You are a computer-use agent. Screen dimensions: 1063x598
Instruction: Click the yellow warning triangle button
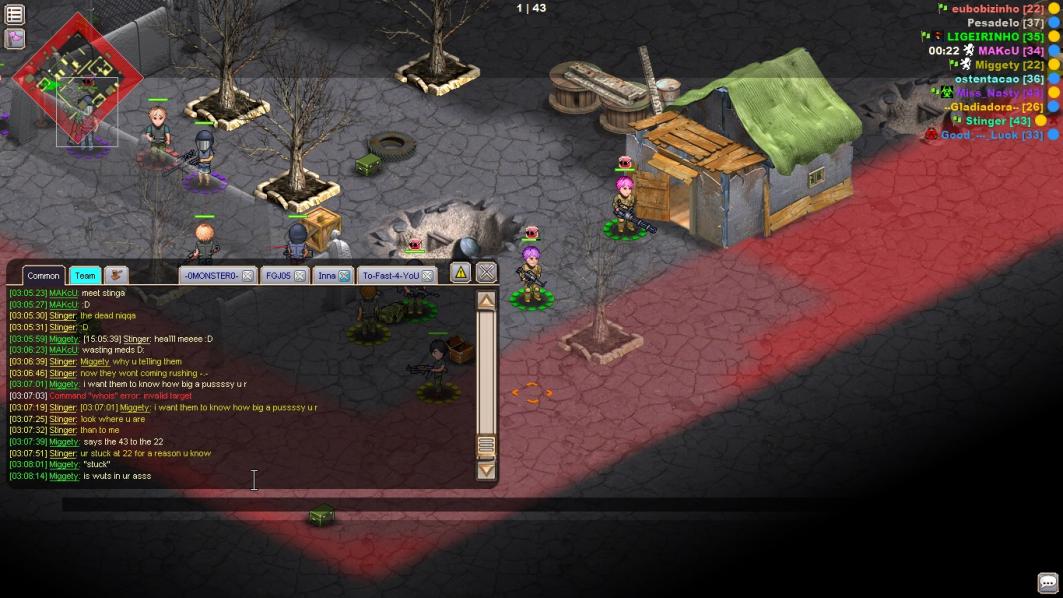[x=460, y=272]
